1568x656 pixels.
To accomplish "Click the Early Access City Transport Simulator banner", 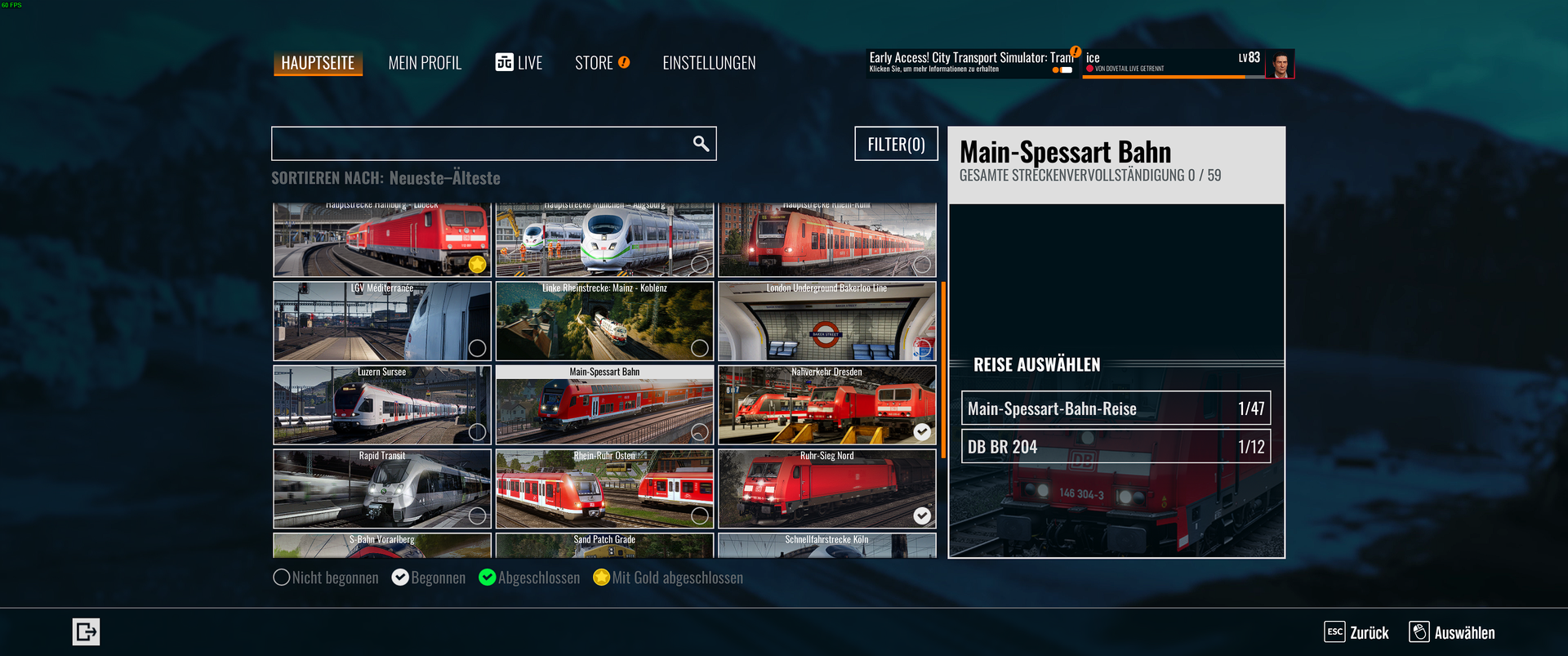I will point(971,63).
